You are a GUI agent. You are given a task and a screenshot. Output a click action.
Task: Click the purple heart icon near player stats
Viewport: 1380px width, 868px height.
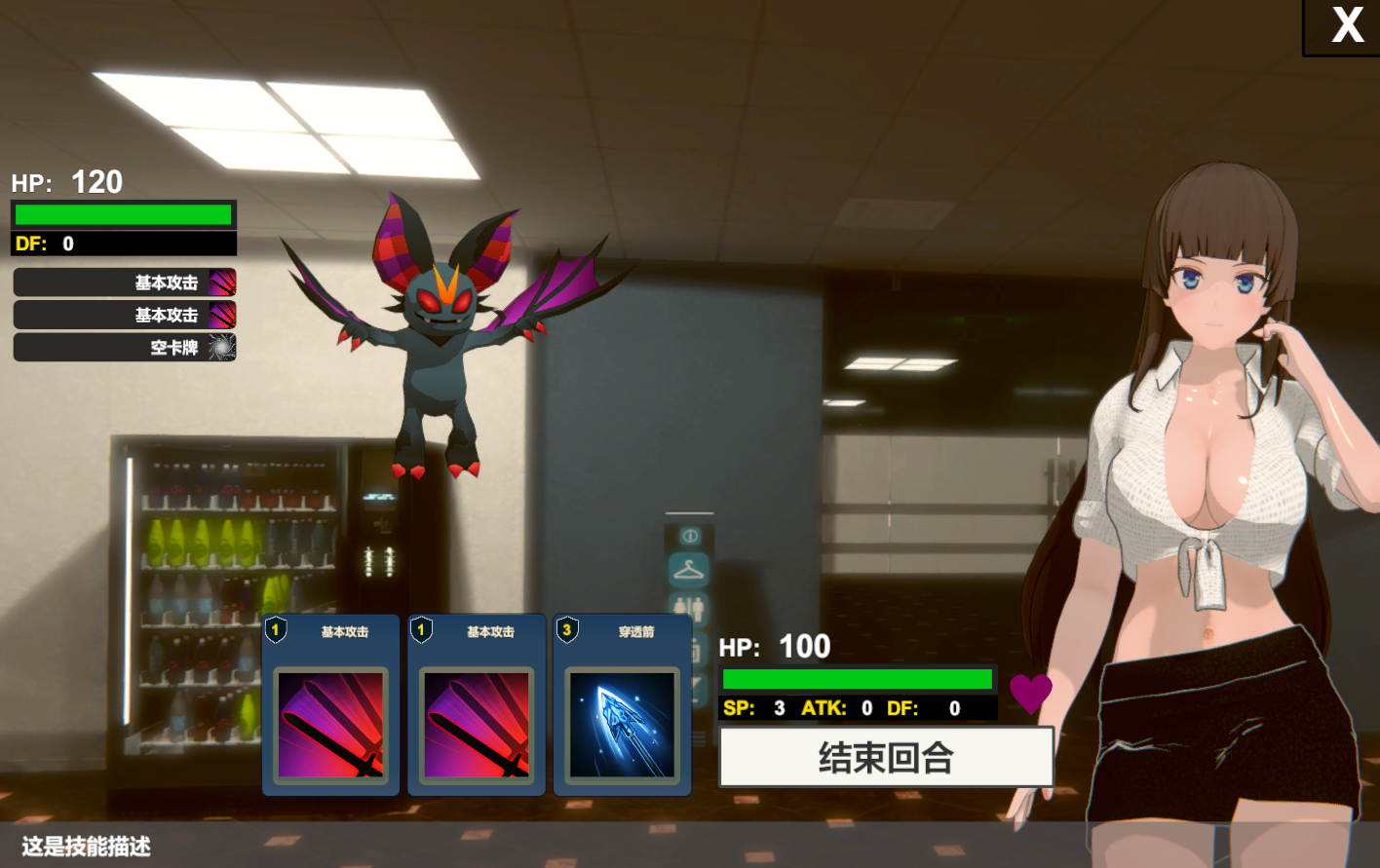1031,694
